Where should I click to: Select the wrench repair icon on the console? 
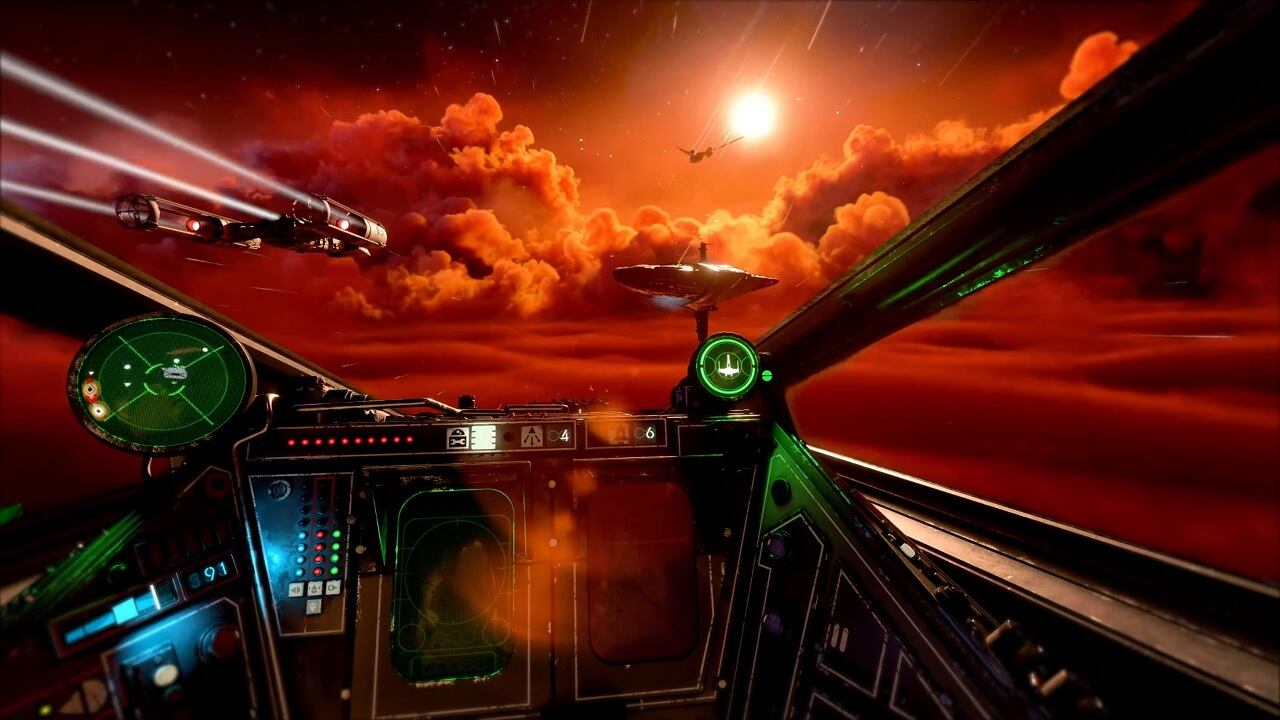click(458, 438)
